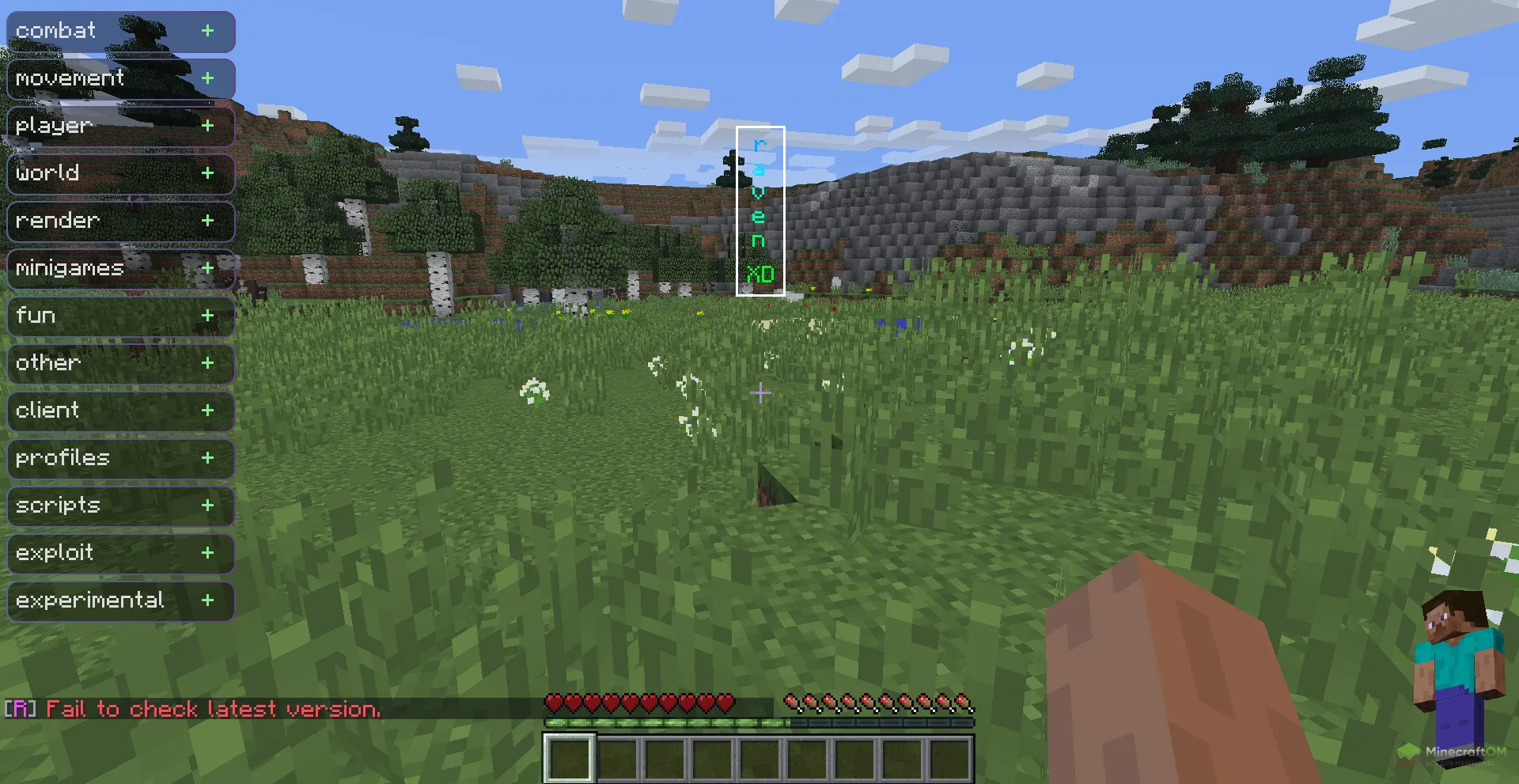Open the profiles category
The image size is (1519, 784).
click(207, 458)
